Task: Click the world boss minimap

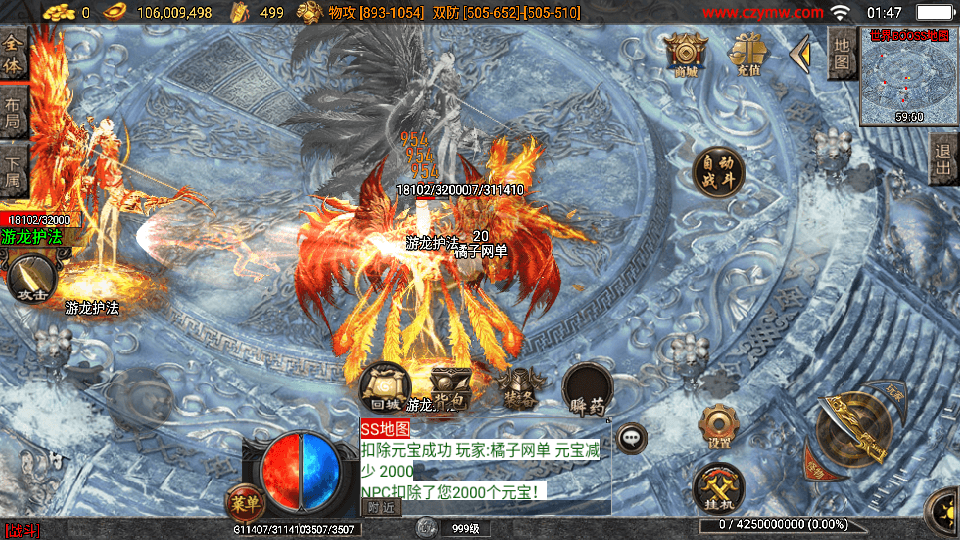Action: [x=908, y=76]
